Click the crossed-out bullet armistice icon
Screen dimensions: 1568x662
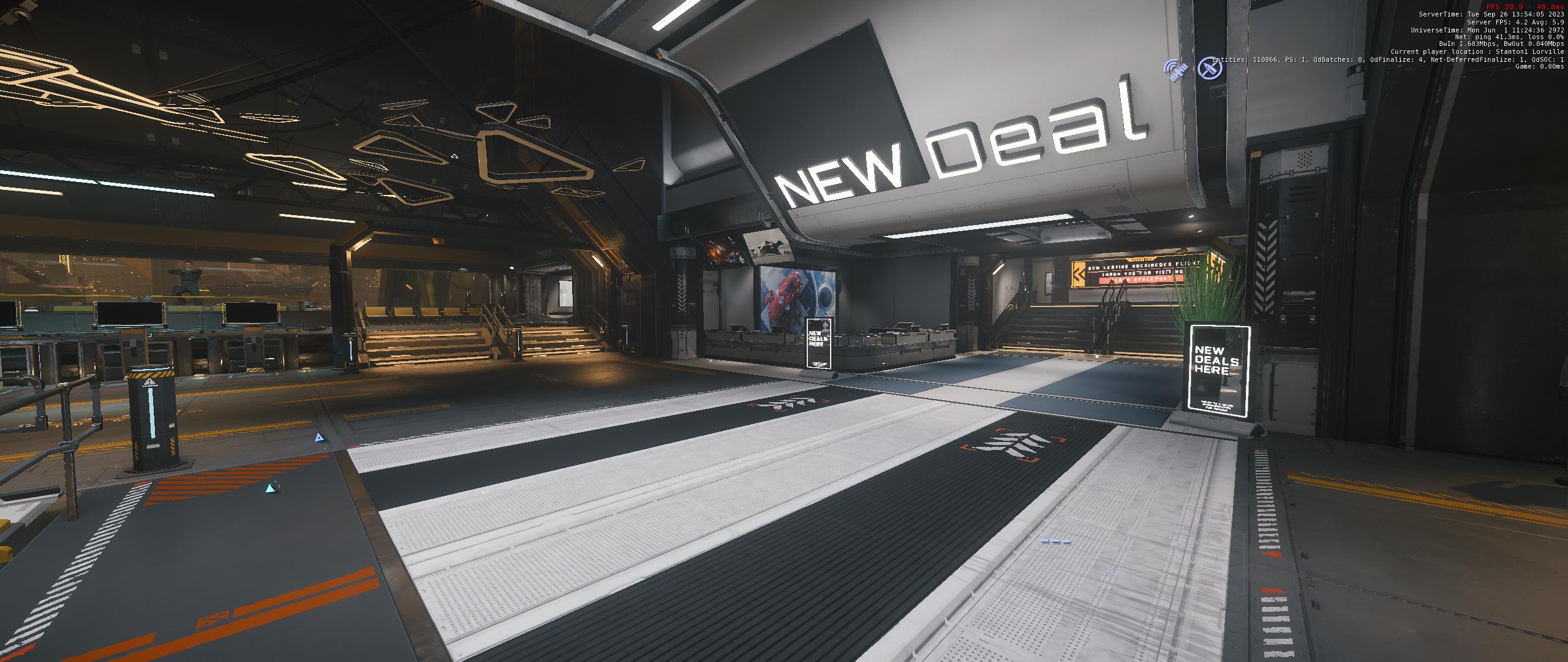tap(1210, 68)
